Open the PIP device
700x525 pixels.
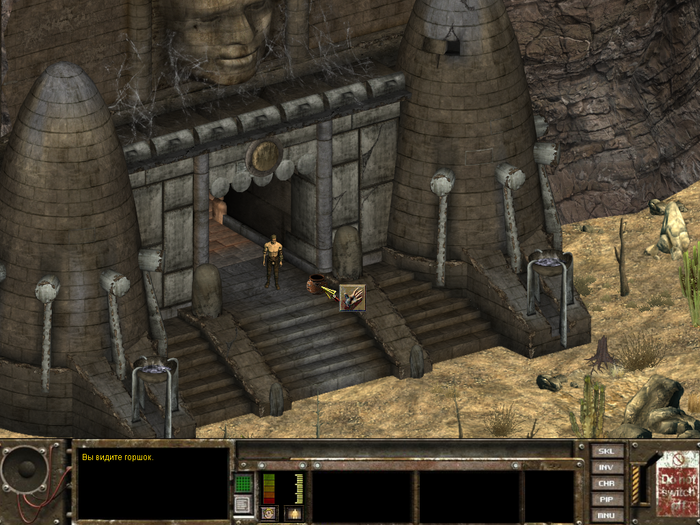tap(607, 498)
